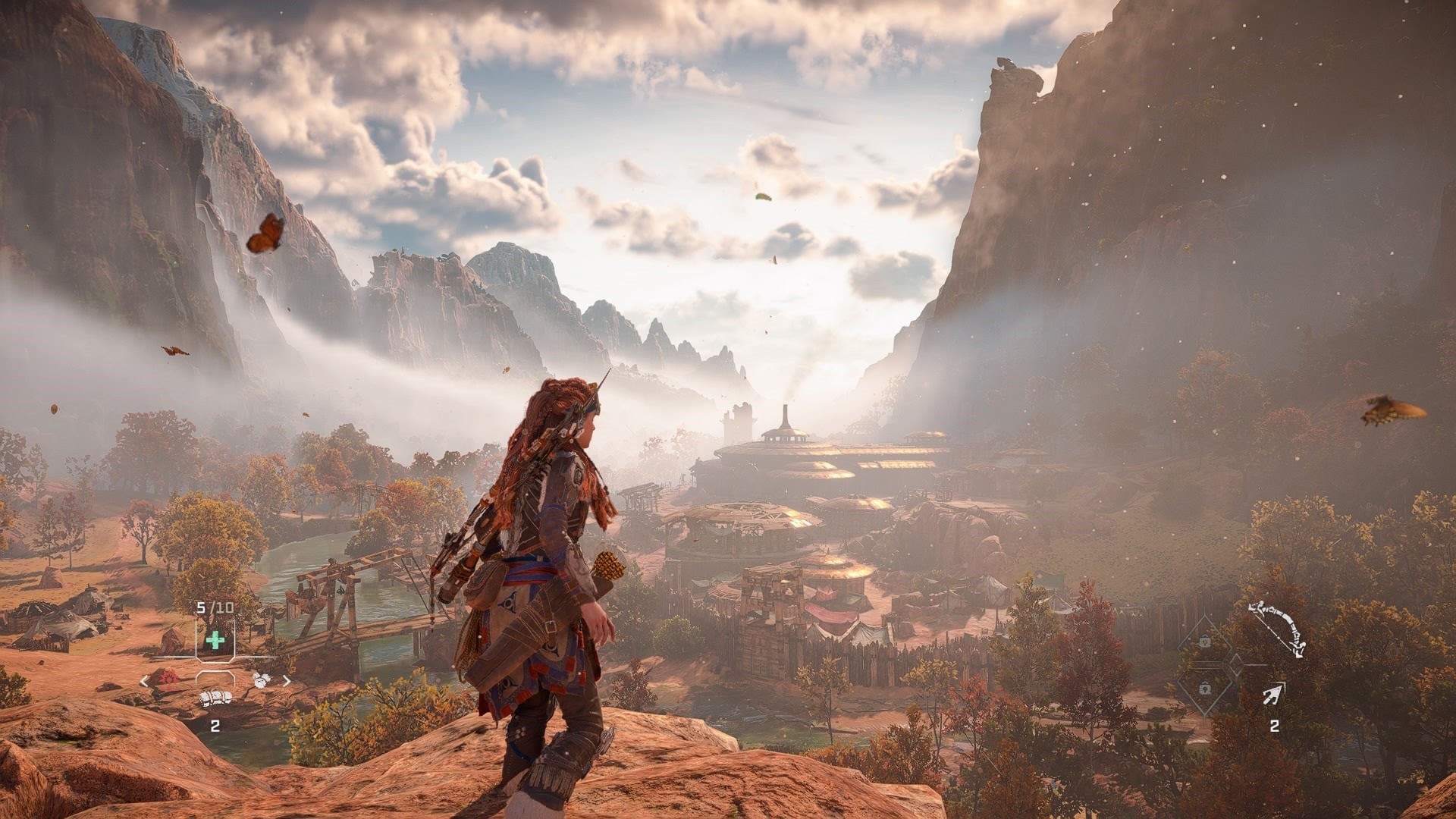Select the green medicine pouch icon
Image resolution: width=1456 pixels, height=819 pixels.
215,639
